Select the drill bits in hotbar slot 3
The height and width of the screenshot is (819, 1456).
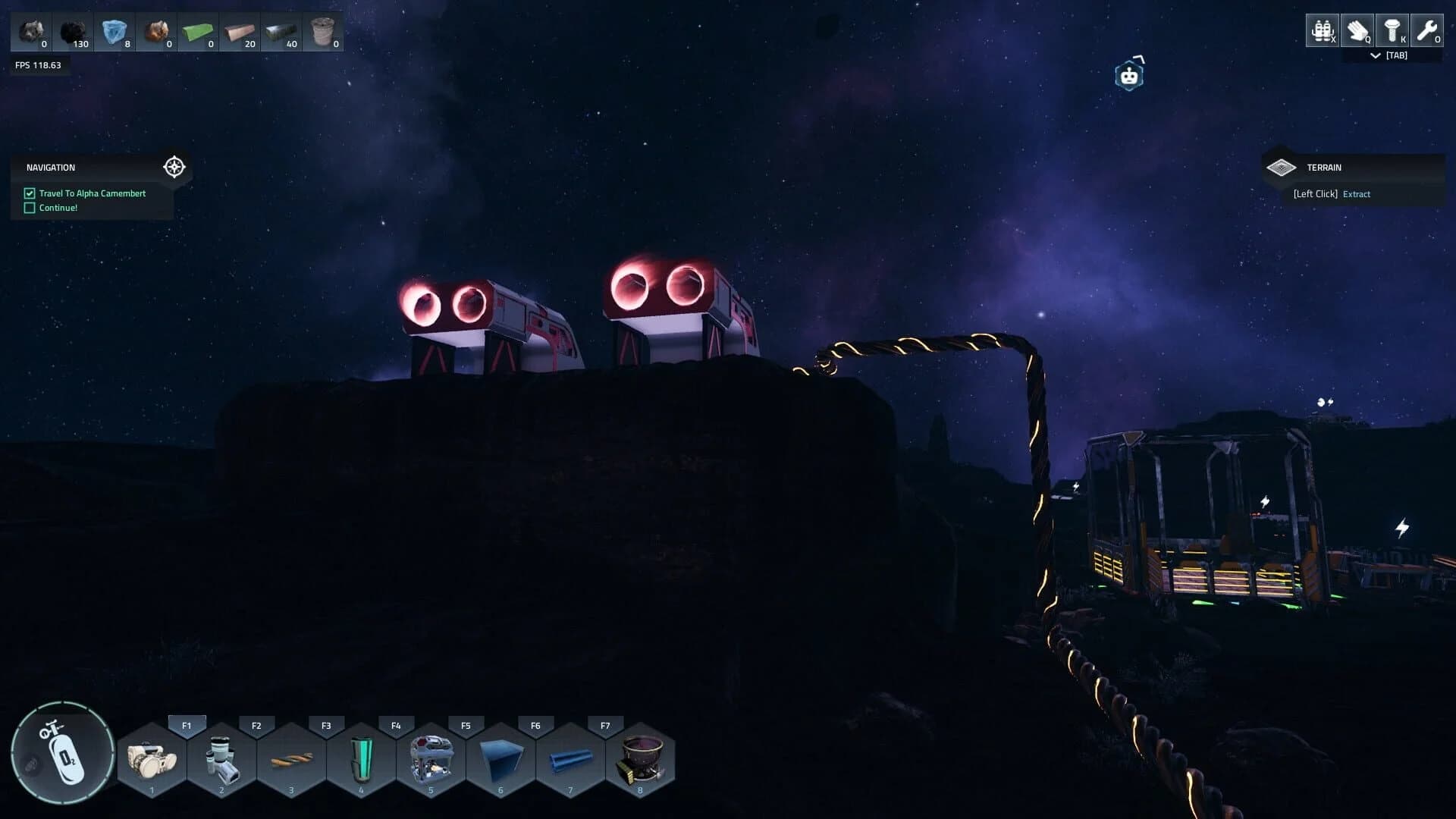pyautogui.click(x=291, y=758)
